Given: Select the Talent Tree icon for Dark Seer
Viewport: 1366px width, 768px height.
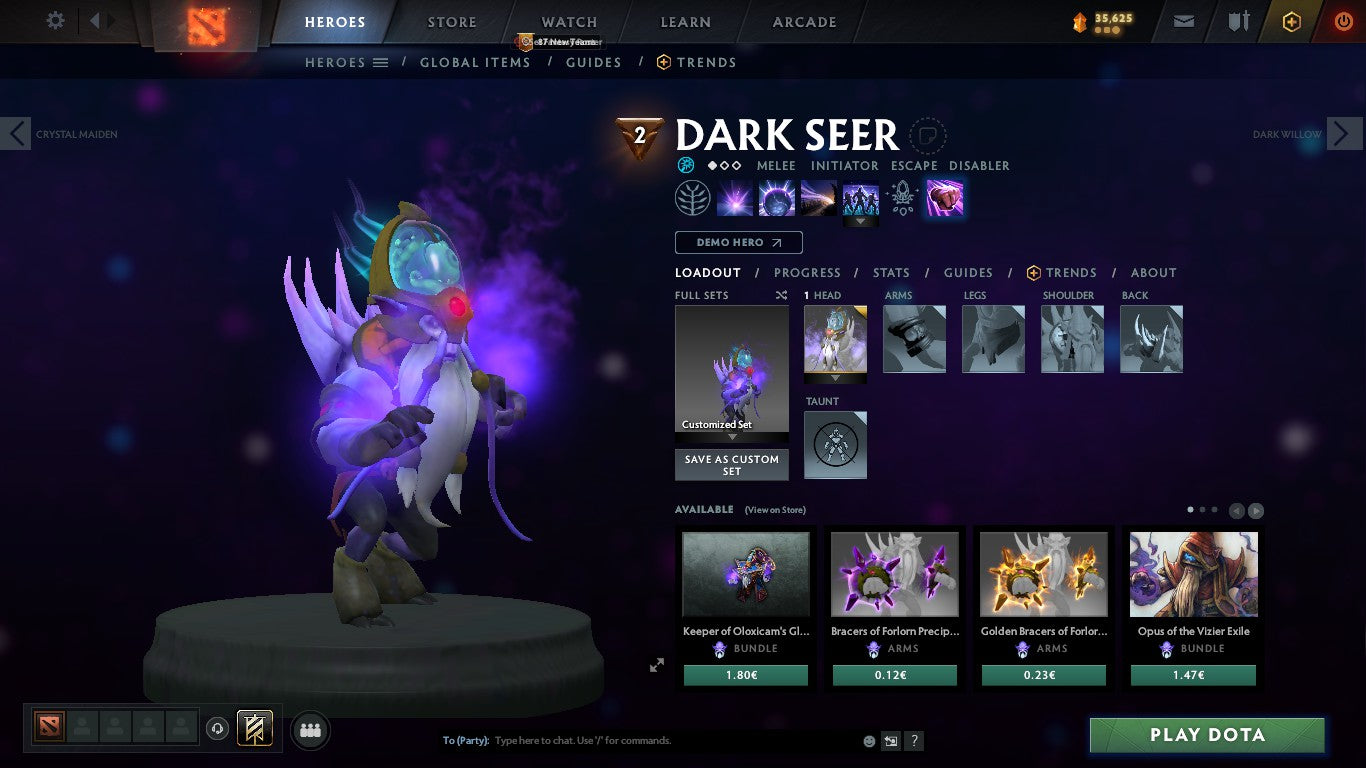Looking at the screenshot, I should click(x=693, y=197).
